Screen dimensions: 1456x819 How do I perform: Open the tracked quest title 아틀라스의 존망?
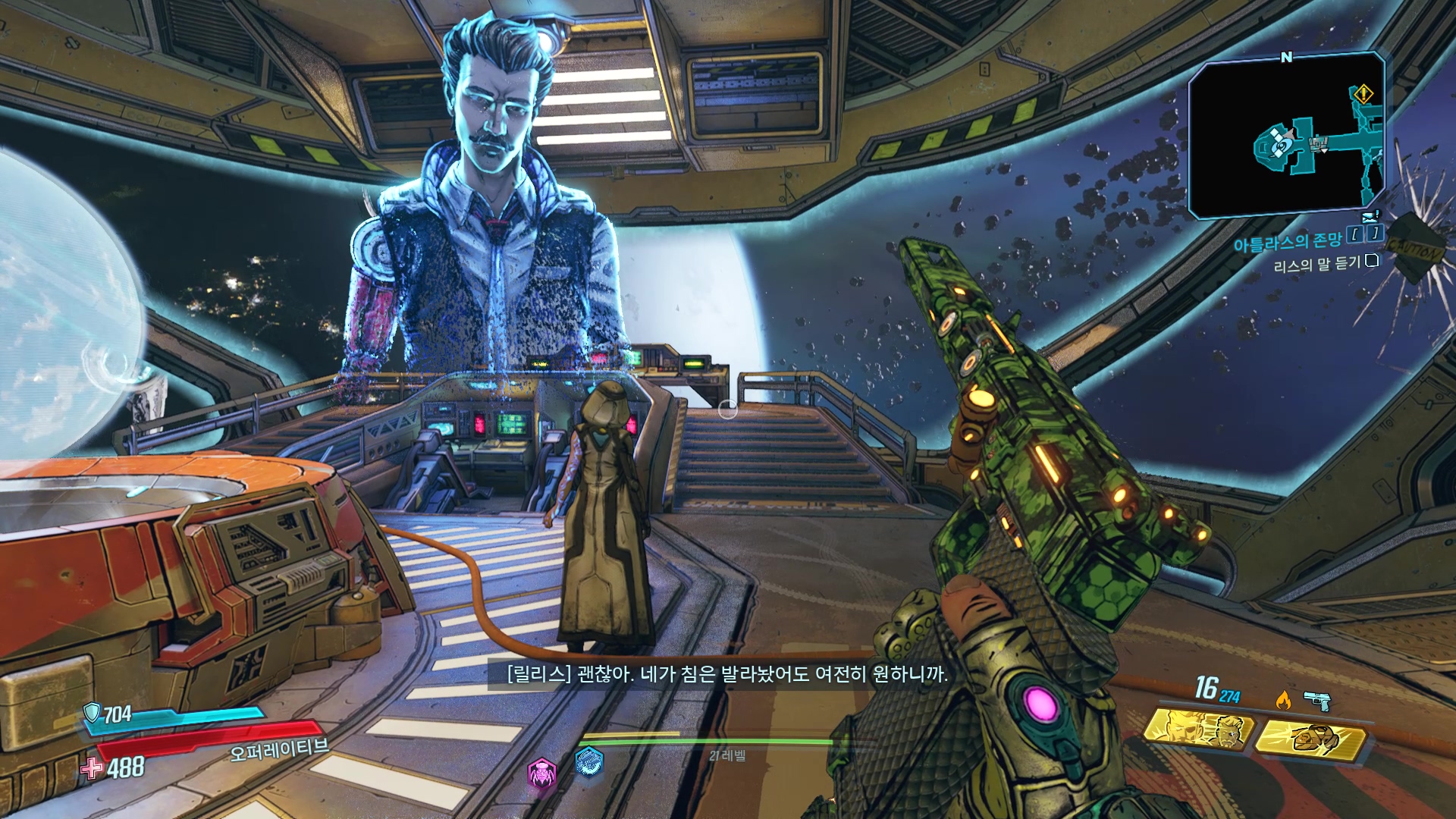pos(1287,243)
